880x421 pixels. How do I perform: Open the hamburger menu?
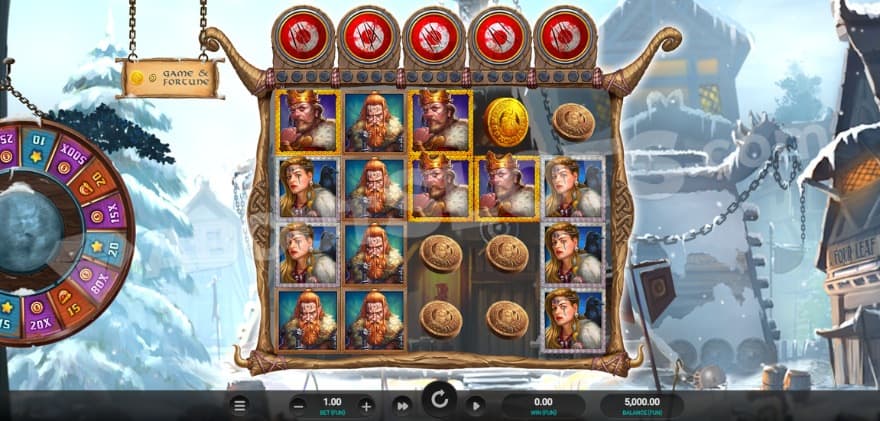click(x=239, y=405)
